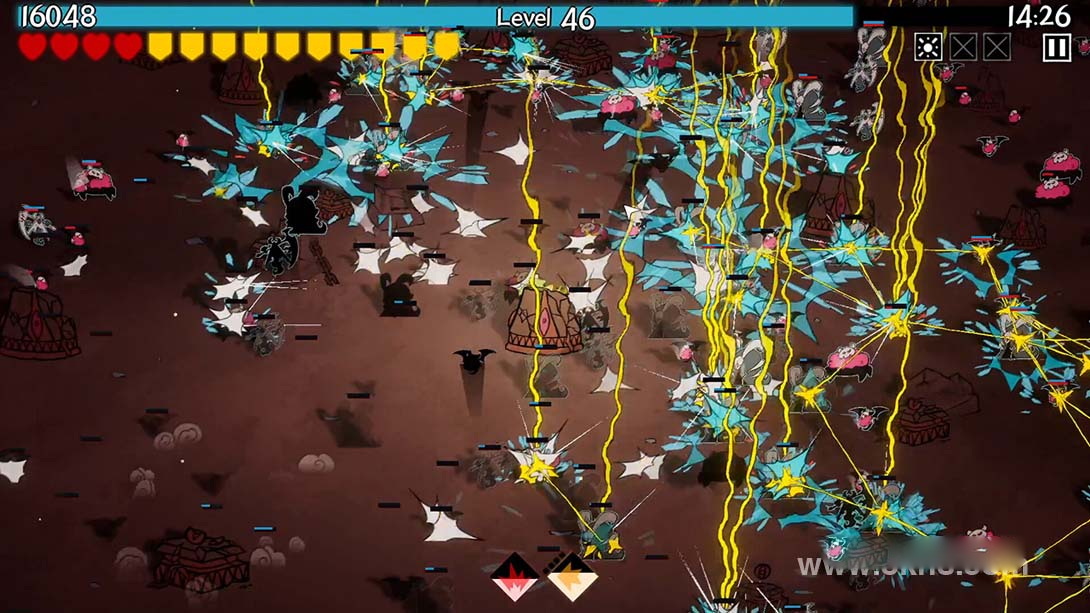1090x613 pixels.
Task: Activate the yellow lightning diamond ability
Action: 572,577
